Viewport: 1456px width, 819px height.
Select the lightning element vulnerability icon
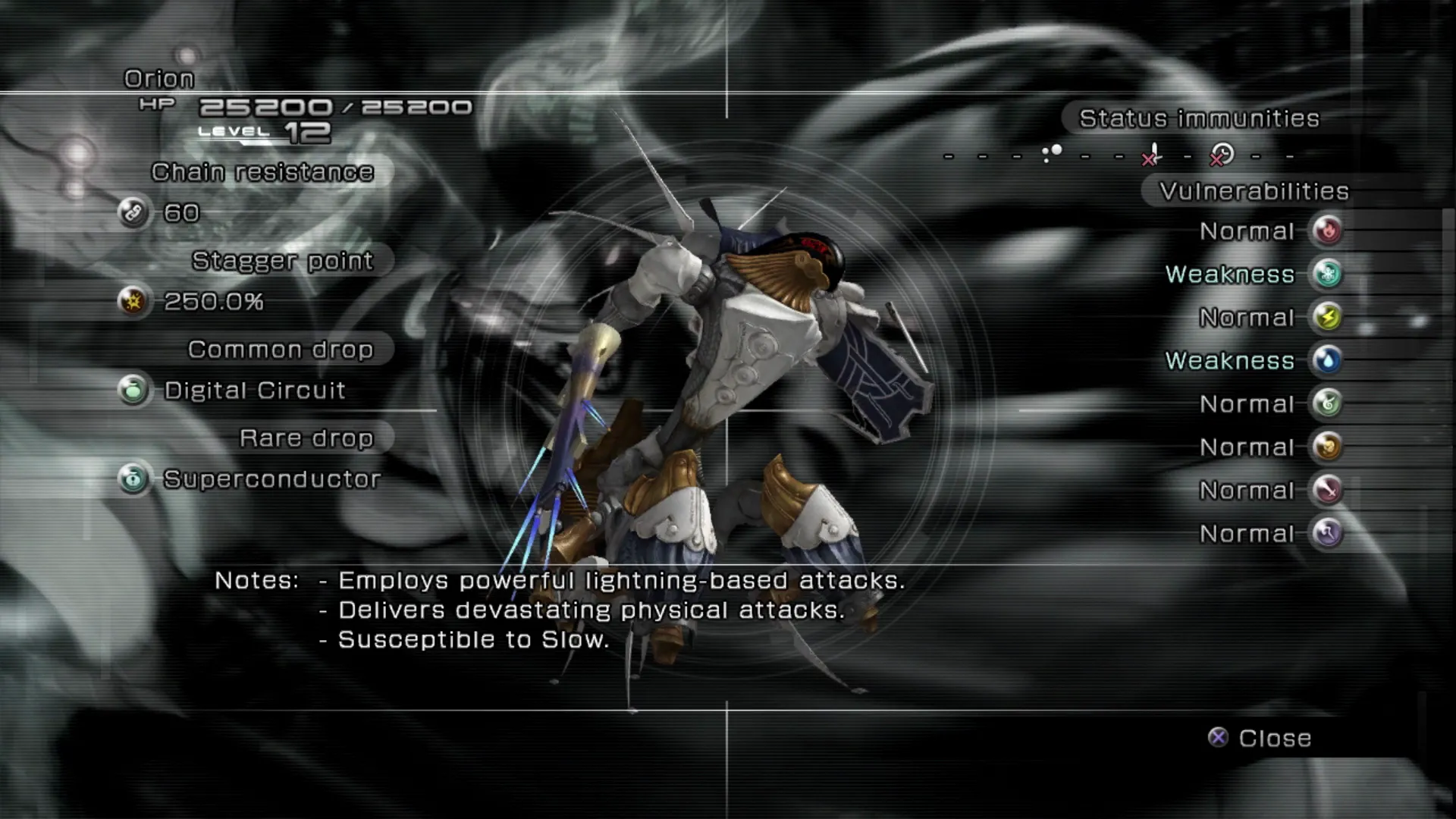pos(1327,317)
